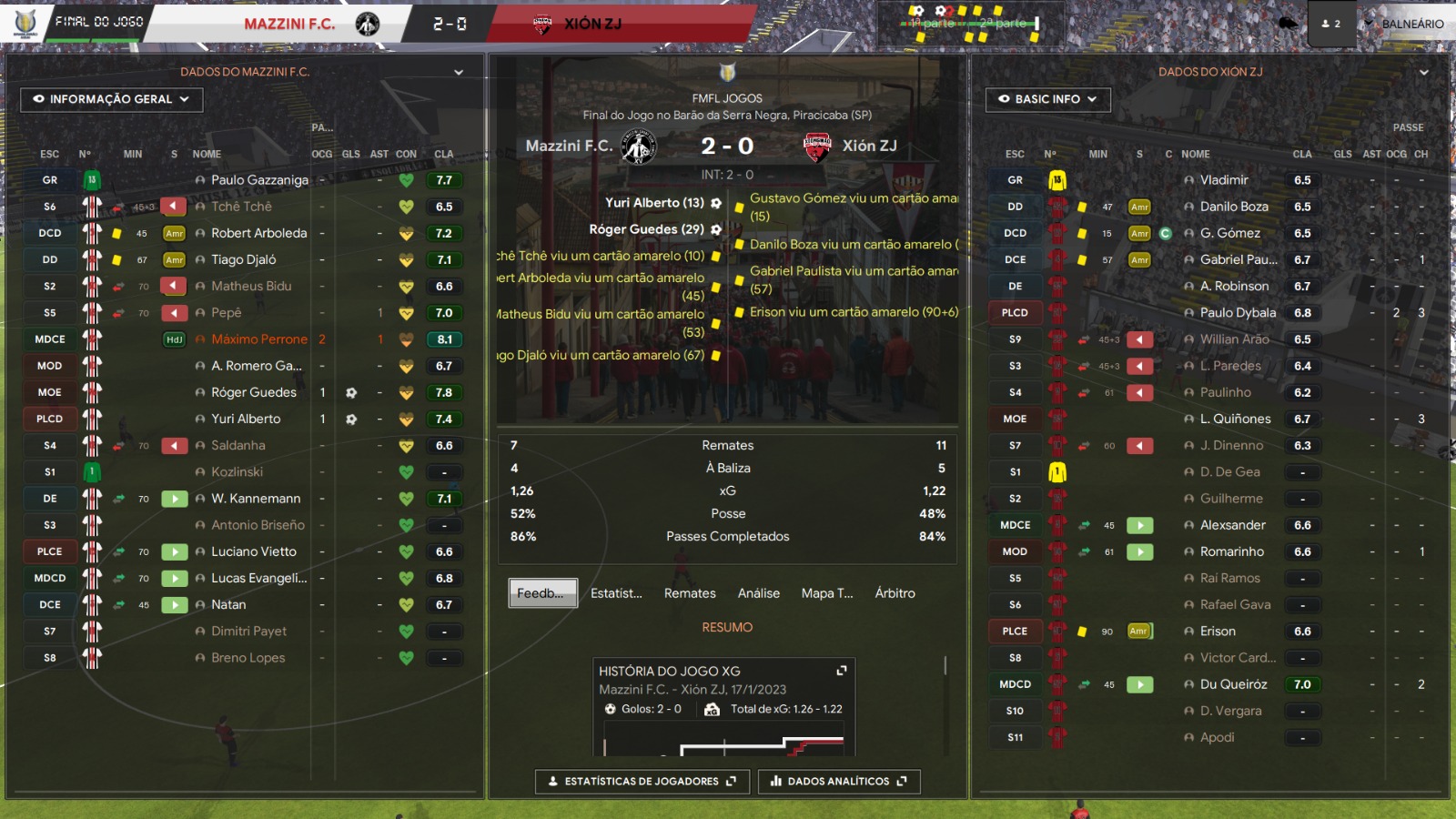Screen dimensions: 1456x819
Task: Open the Estatísticas tab
Action: 616,593
